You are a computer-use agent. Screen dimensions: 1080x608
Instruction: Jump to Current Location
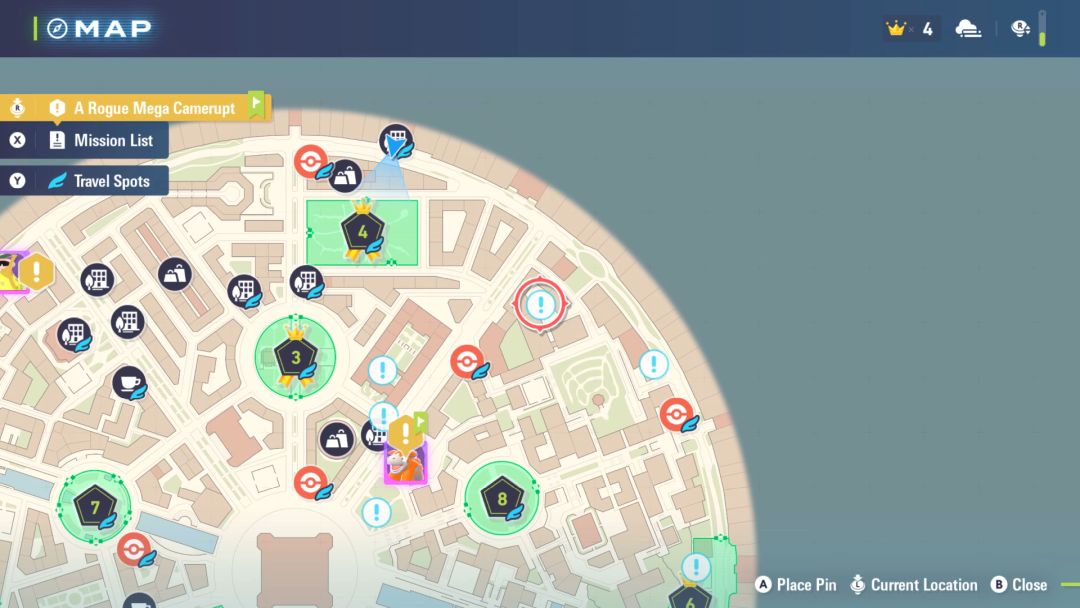coord(913,585)
